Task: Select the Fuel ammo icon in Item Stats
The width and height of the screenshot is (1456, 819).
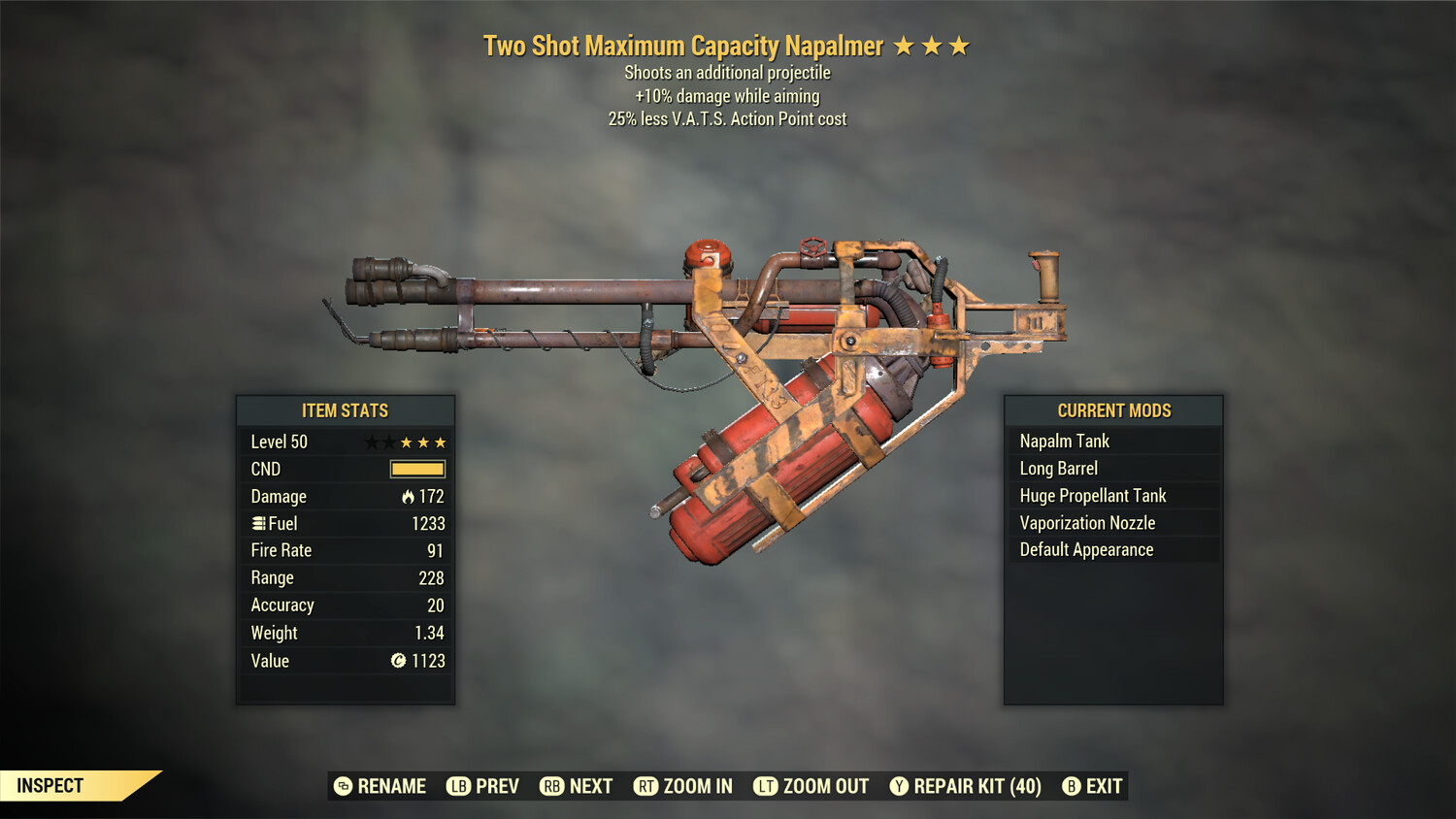Action: 258,523
